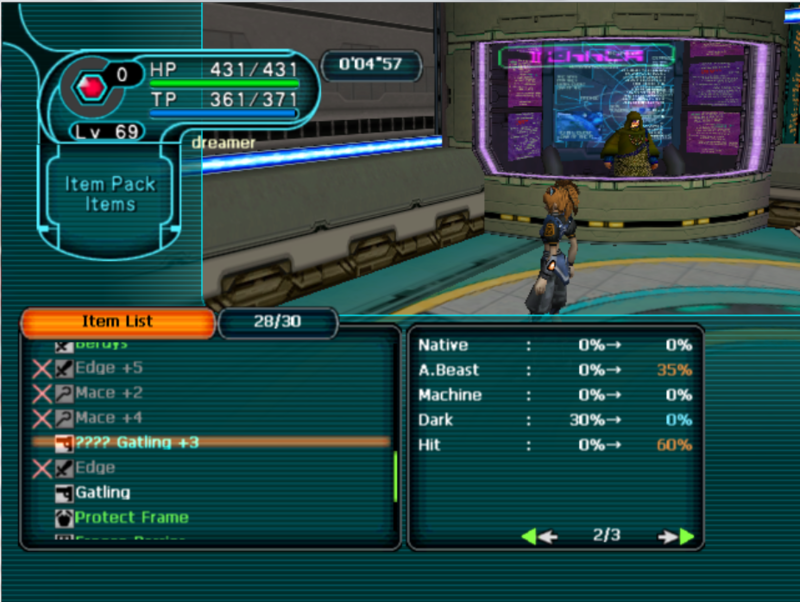
Task: Click the green item list scrollbar
Action: (396, 477)
